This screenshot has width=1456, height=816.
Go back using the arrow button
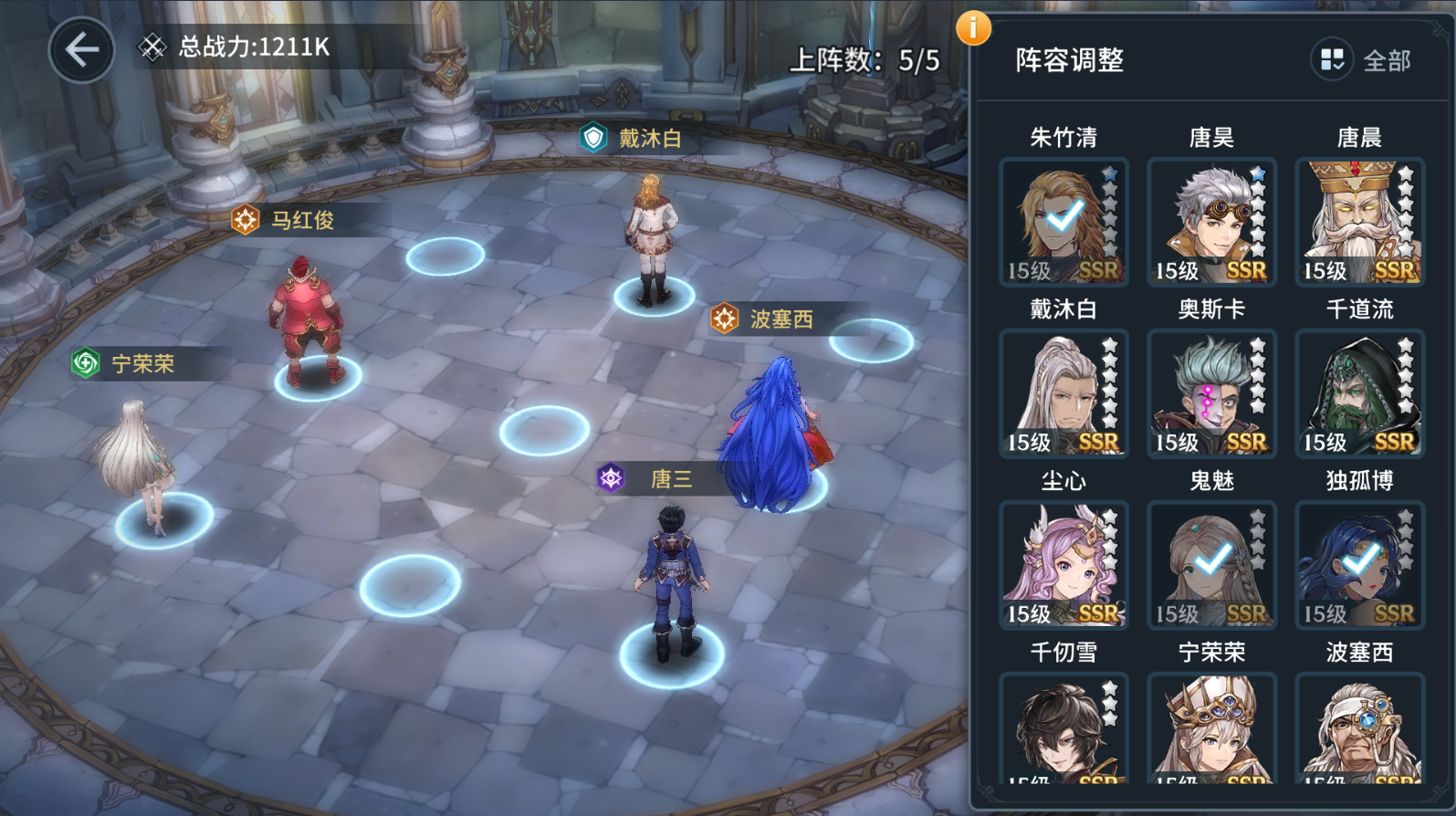coord(81,49)
